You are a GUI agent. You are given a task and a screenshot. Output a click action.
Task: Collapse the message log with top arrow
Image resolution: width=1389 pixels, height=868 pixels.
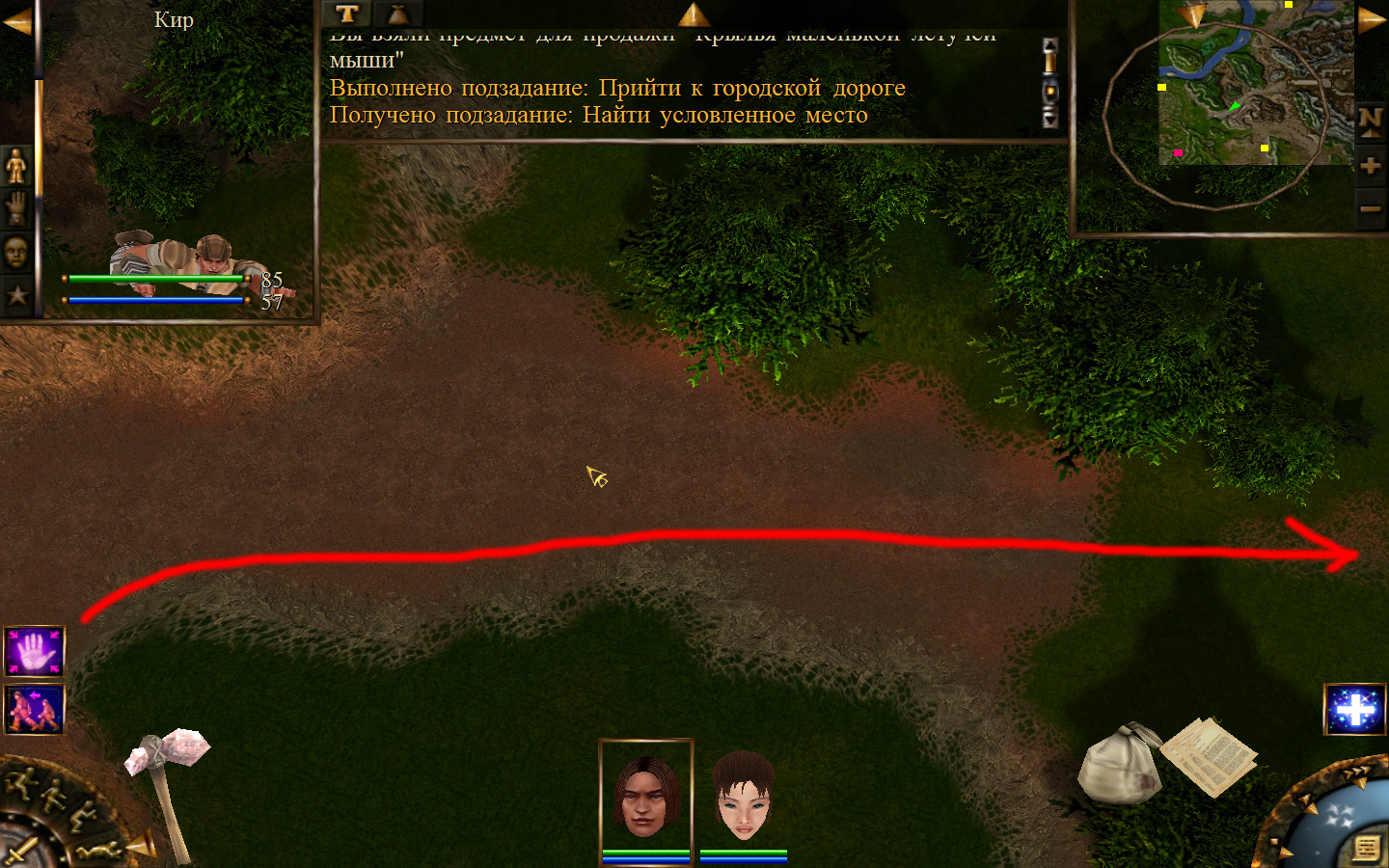tap(694, 14)
